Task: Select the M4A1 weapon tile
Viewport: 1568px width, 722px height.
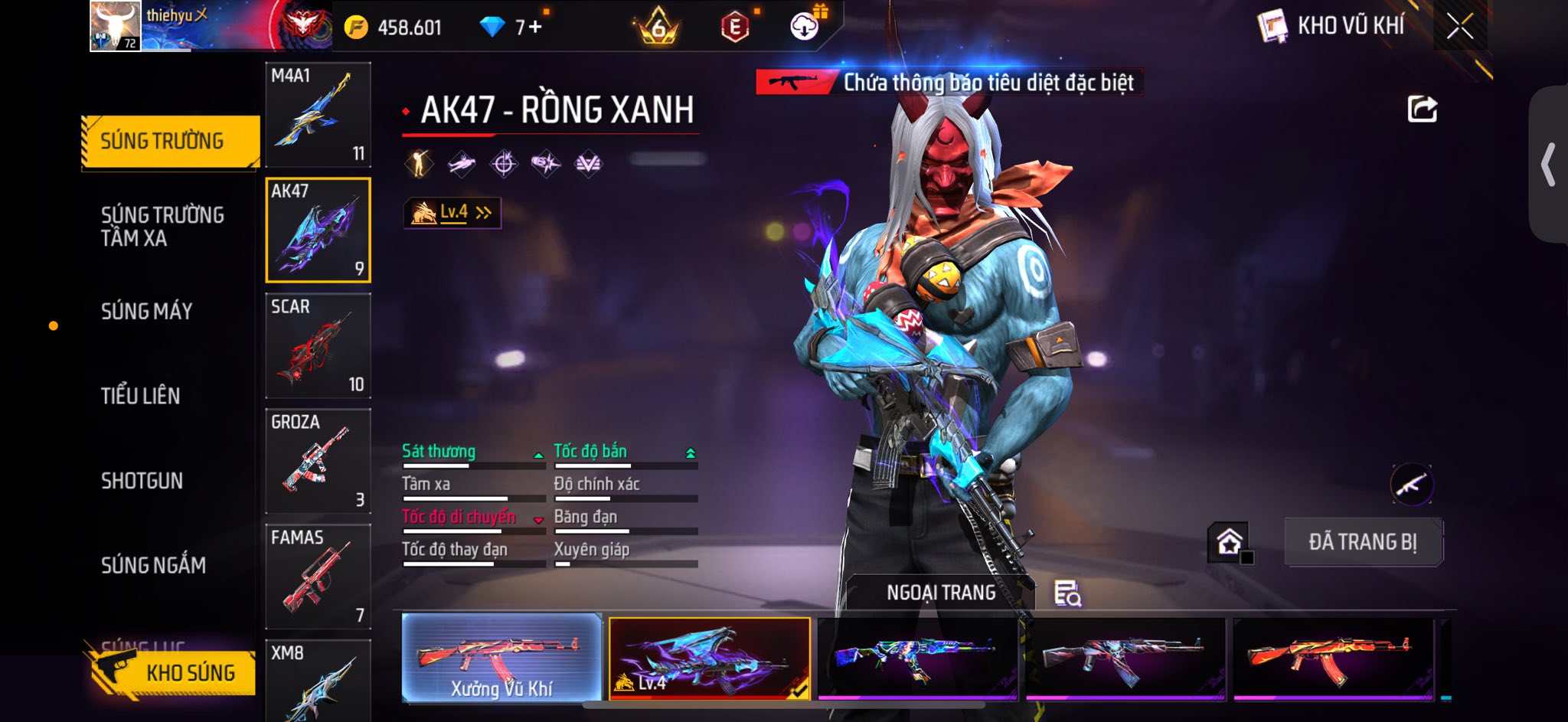Action: [x=318, y=114]
